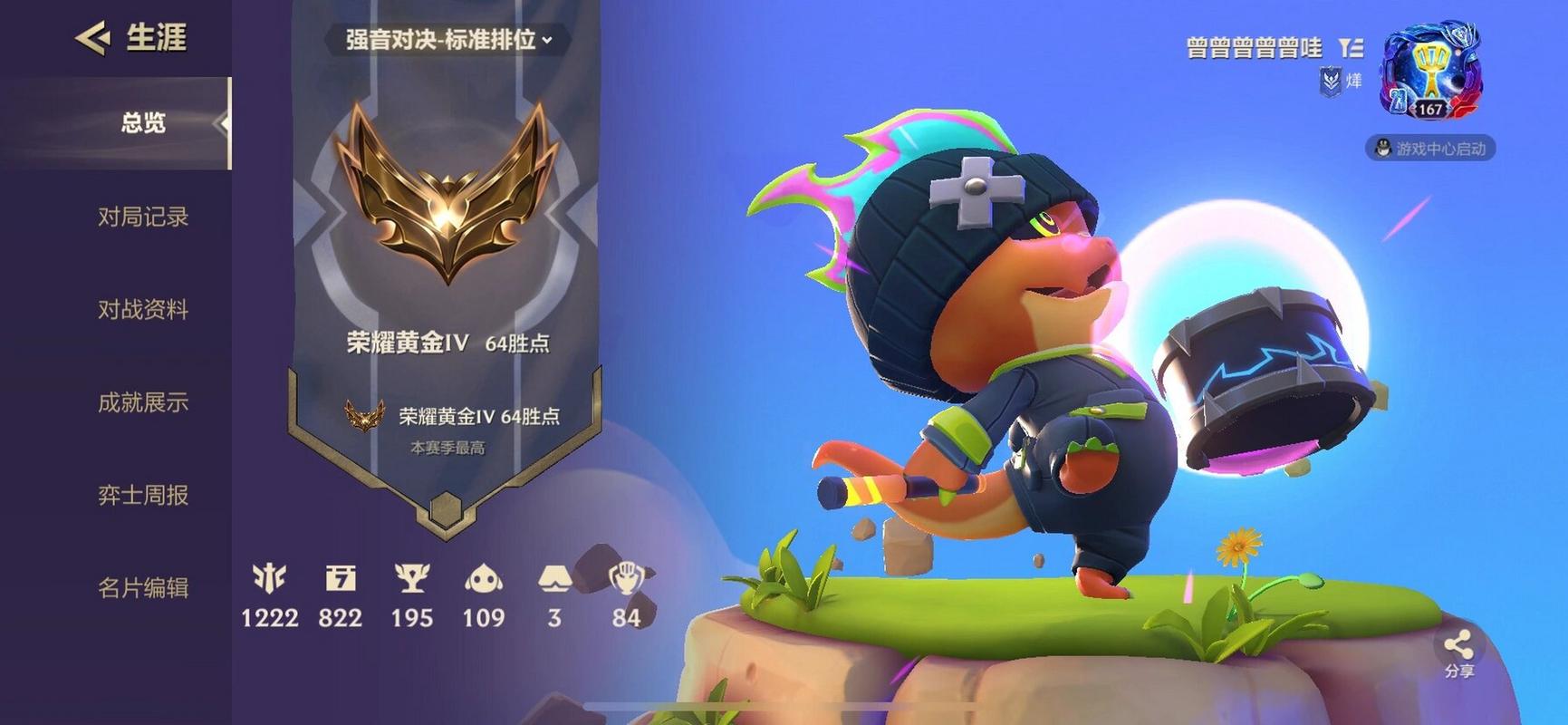Click the player avatar with level 167

tap(1430, 72)
